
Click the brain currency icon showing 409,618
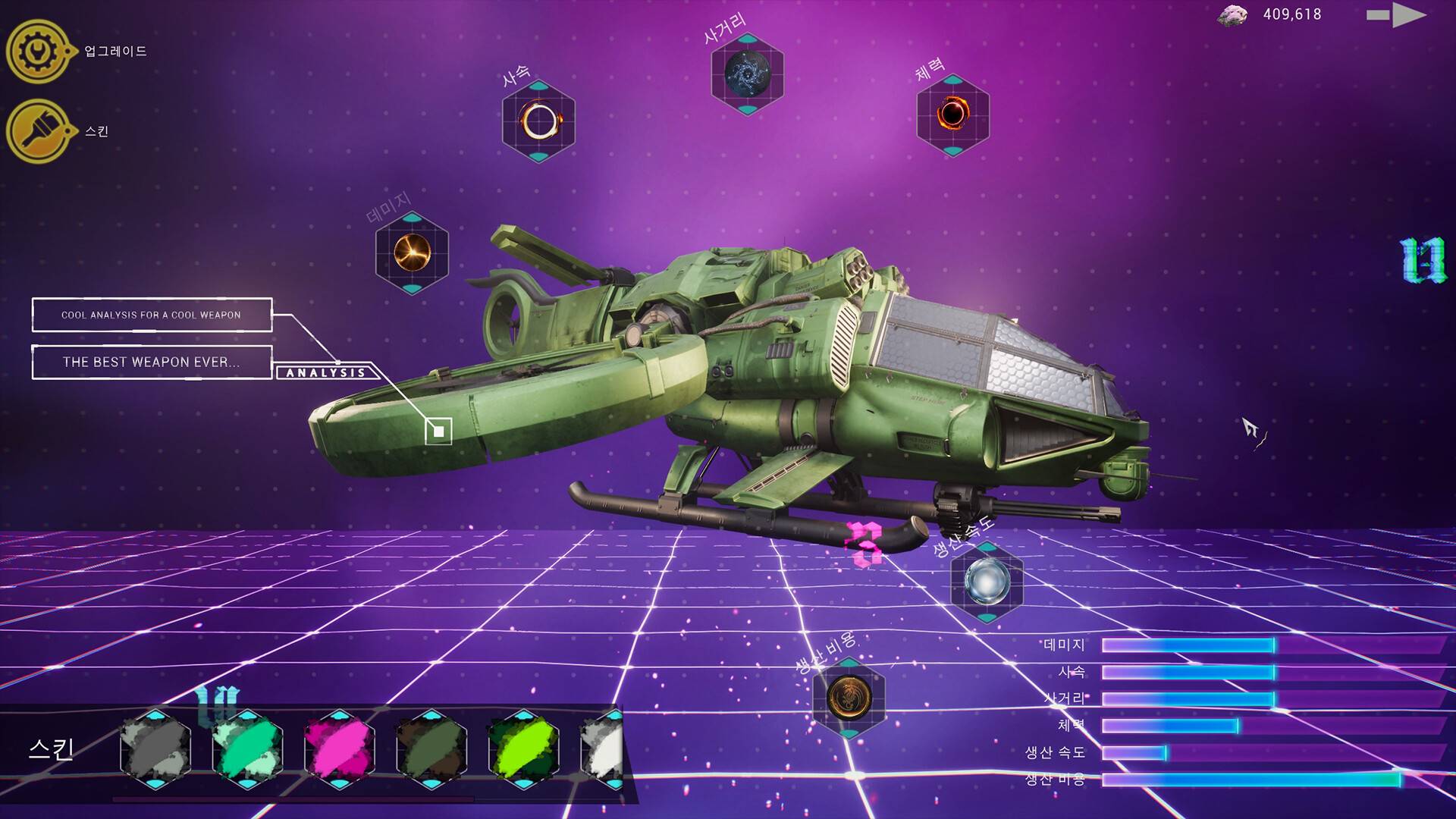coord(1233,15)
